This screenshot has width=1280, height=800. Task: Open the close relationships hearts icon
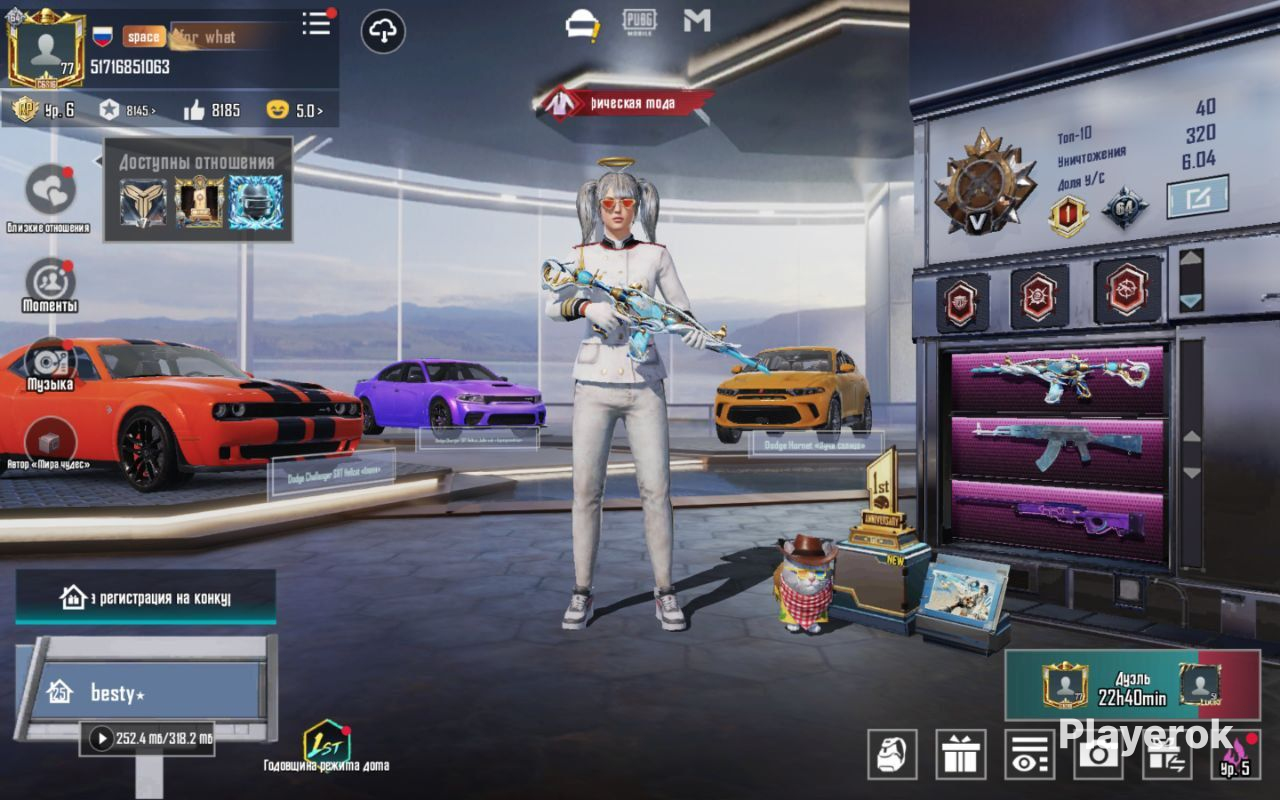pos(48,191)
